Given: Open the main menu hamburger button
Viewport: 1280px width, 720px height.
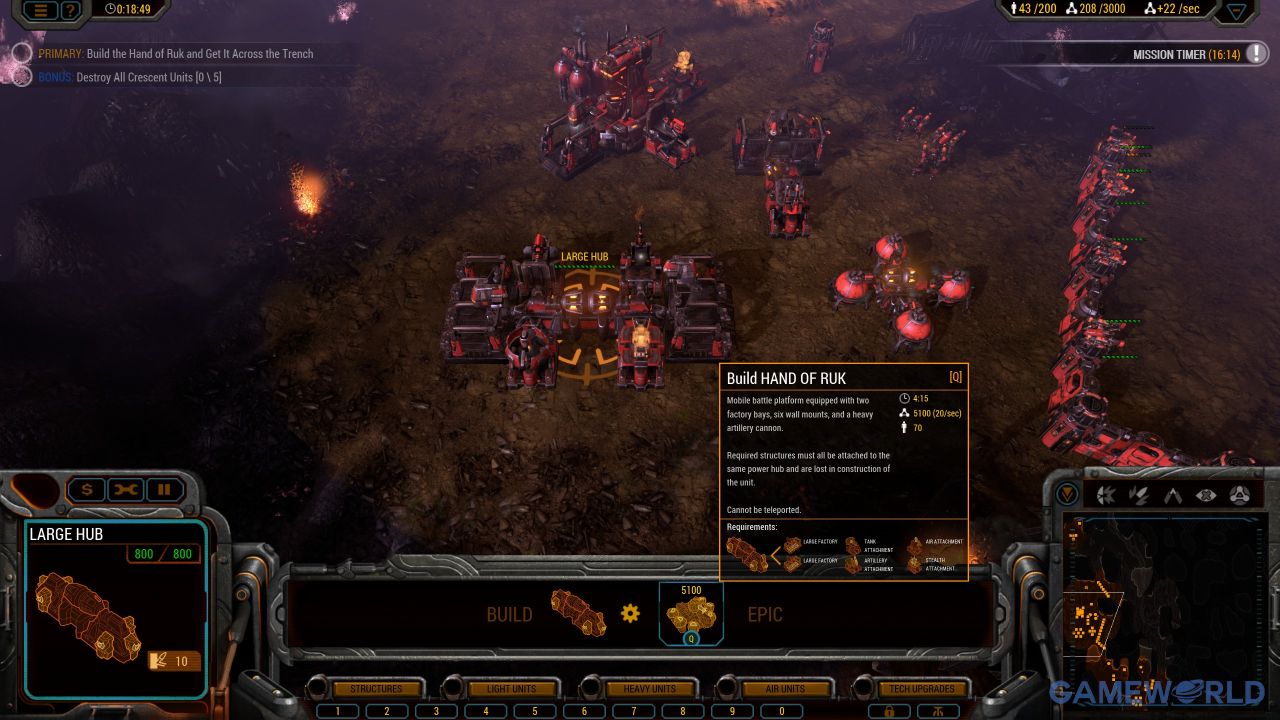Looking at the screenshot, I should (x=41, y=10).
